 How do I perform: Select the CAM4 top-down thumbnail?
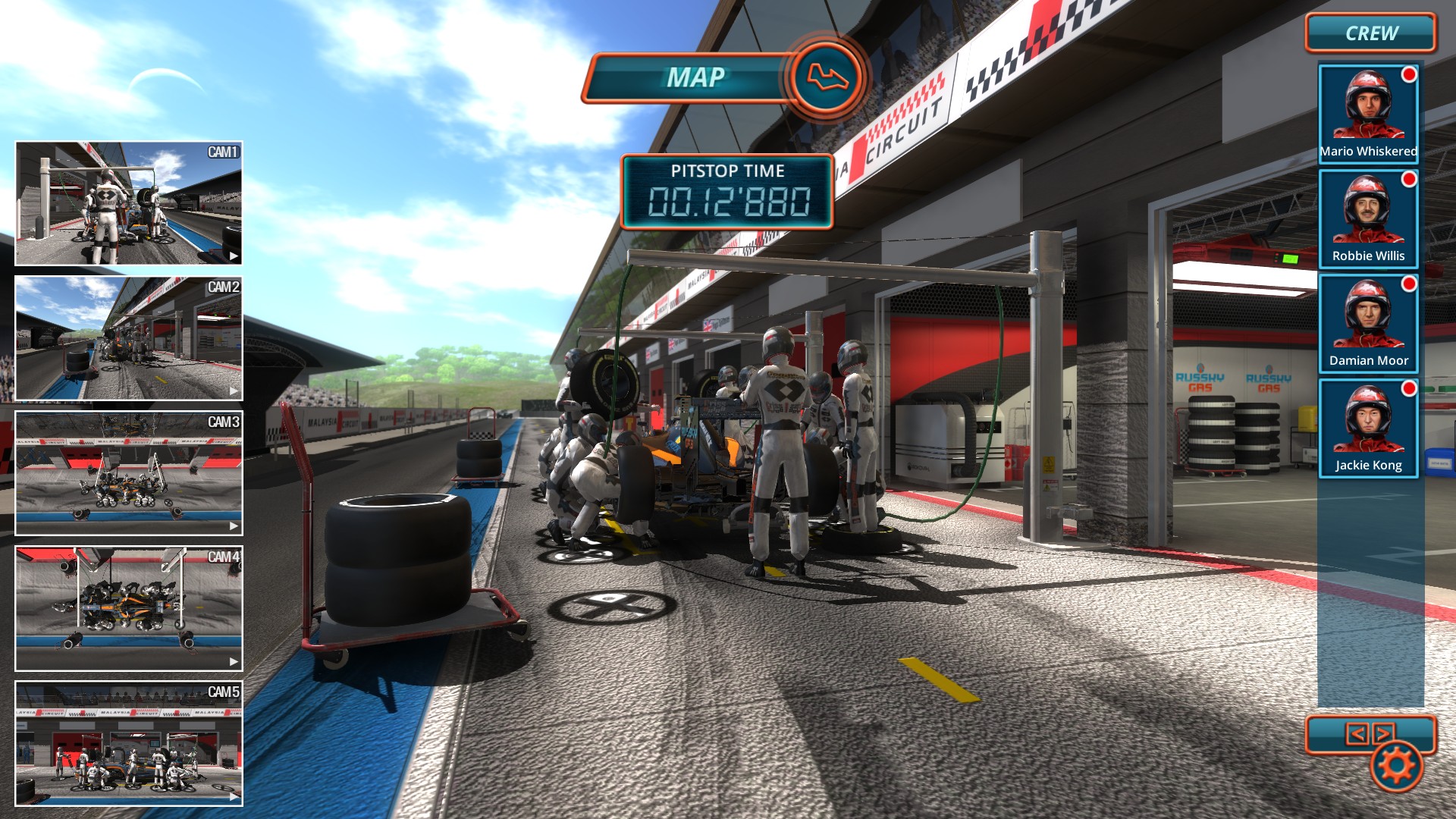[x=129, y=608]
